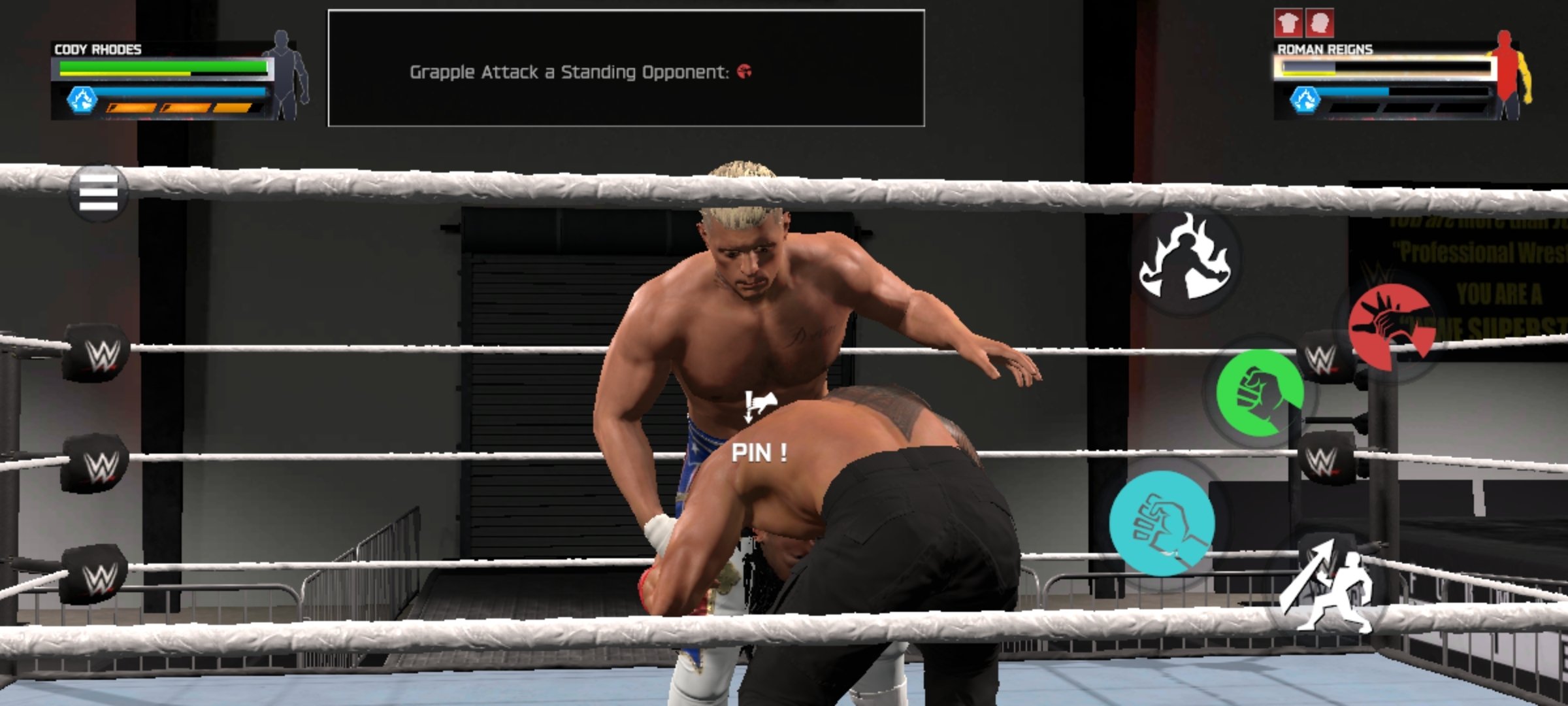Screen dimensions: 1568x706
Task: Open the hamburger pause menu
Action: pos(99,193)
